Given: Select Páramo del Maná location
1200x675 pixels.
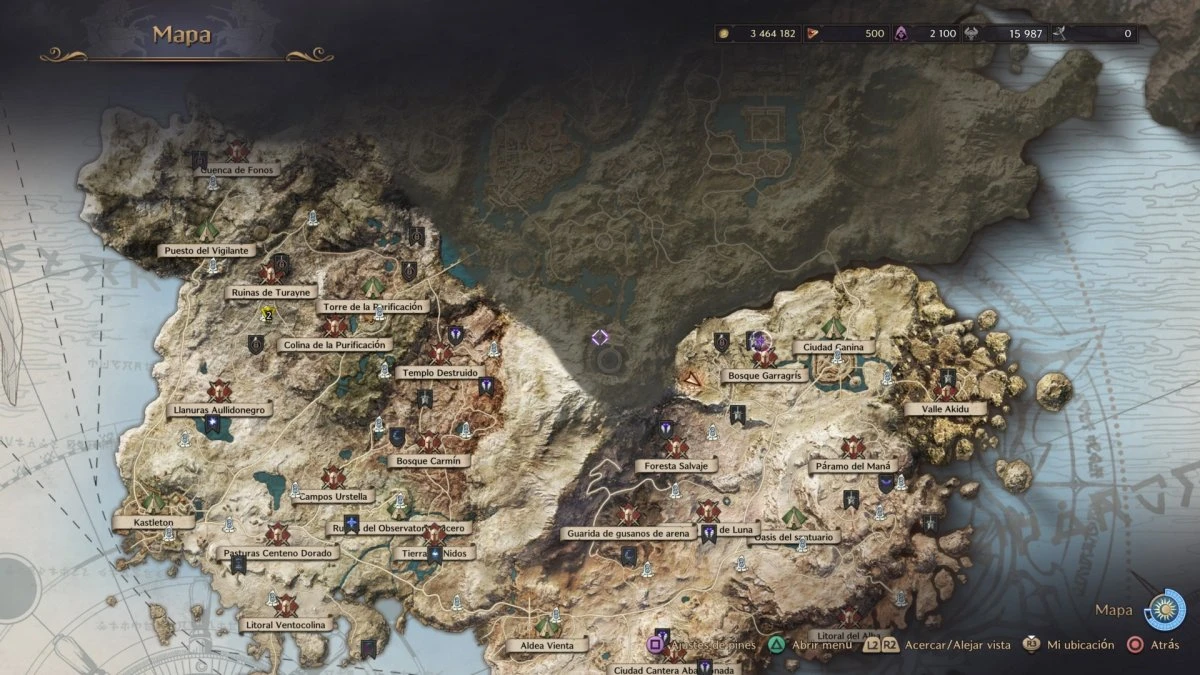Looking at the screenshot, I should [849, 467].
